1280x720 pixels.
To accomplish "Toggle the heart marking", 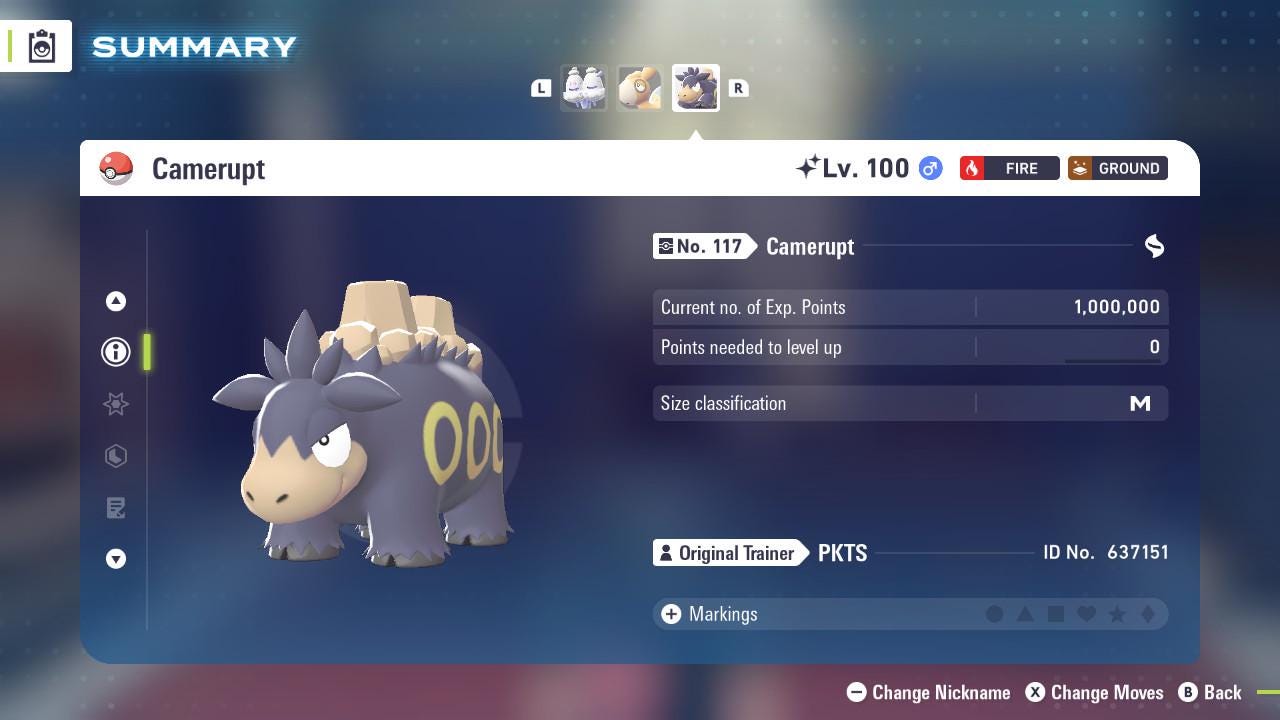I will (x=1087, y=614).
